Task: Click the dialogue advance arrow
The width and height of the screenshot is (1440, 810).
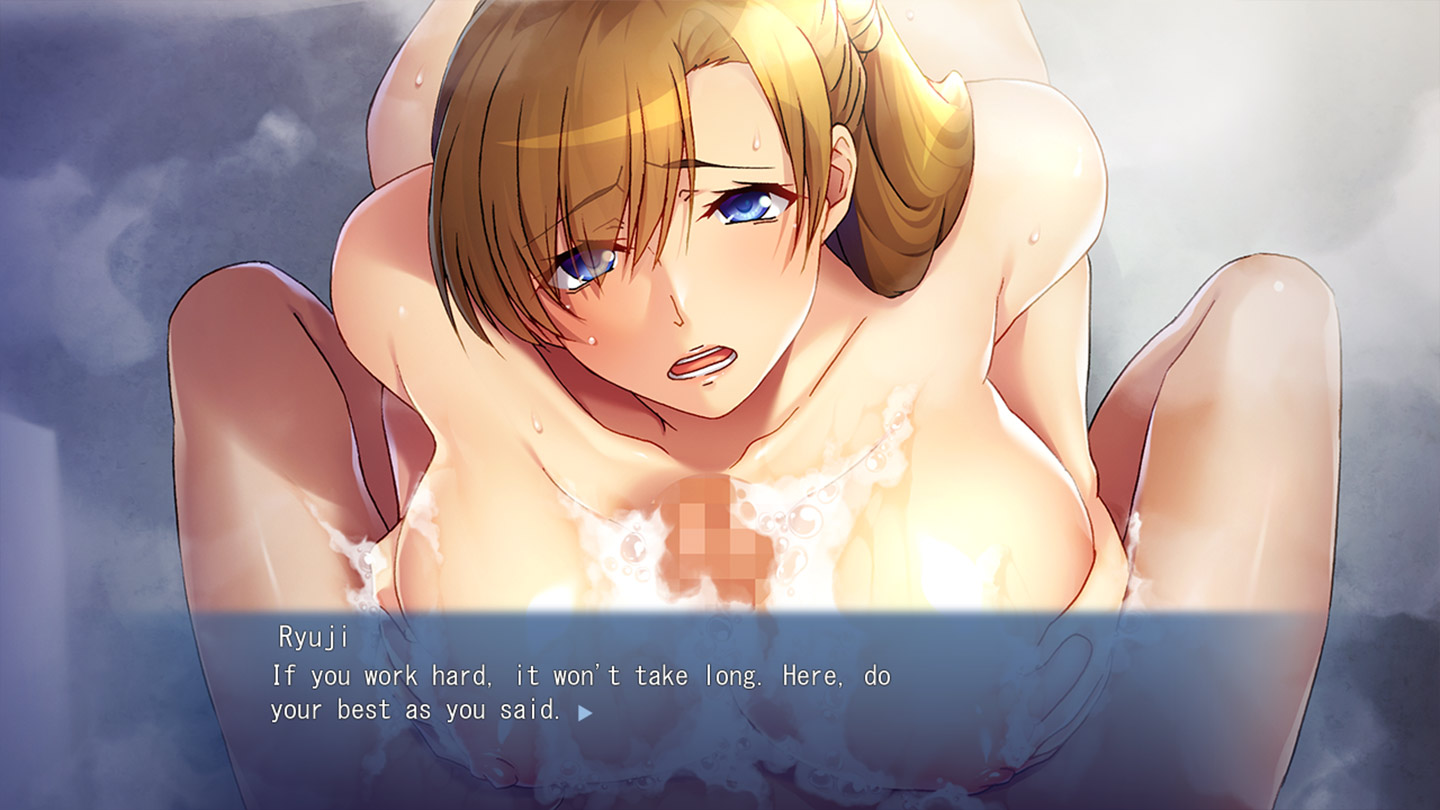Action: point(585,713)
